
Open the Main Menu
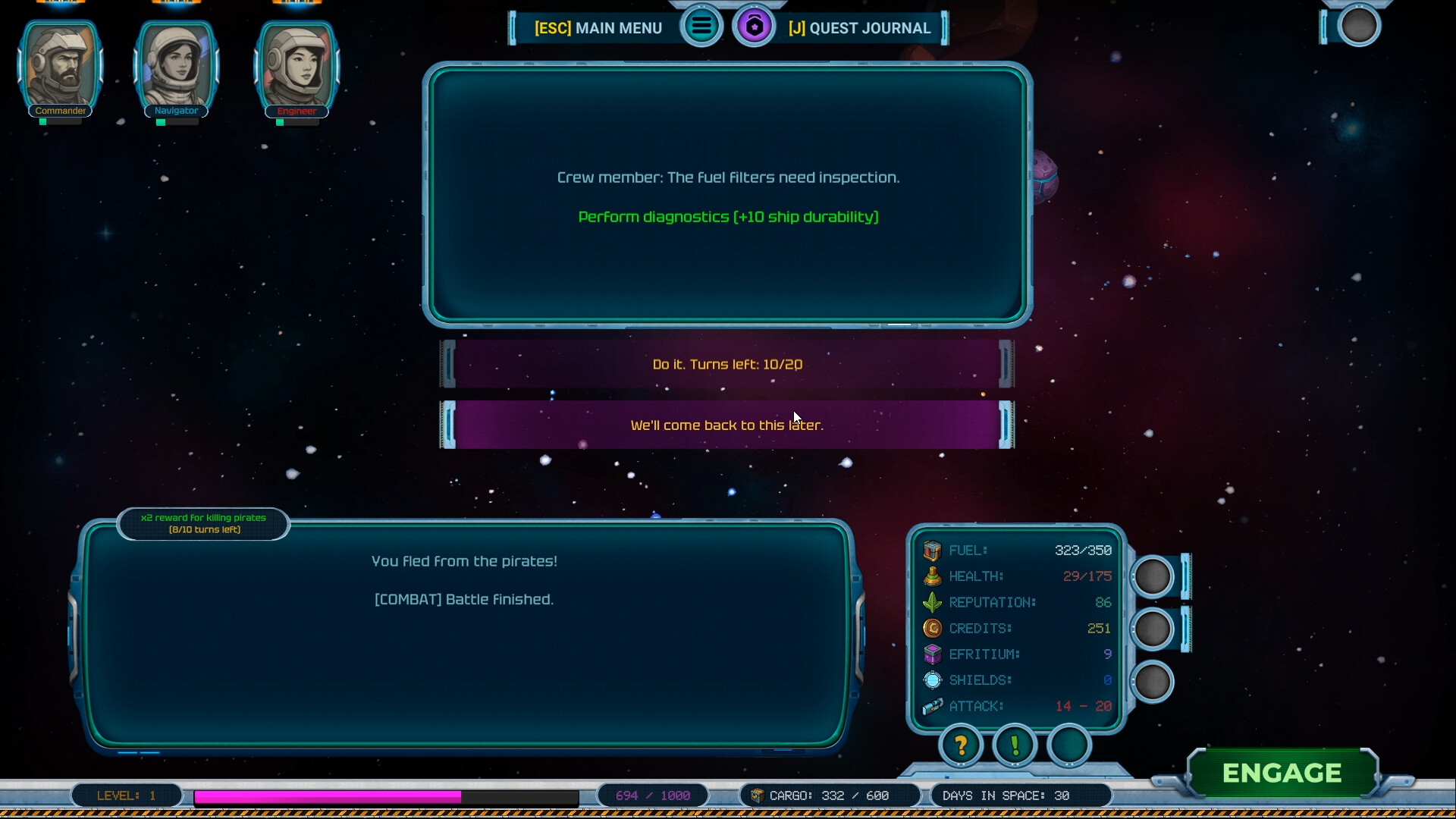(x=598, y=28)
